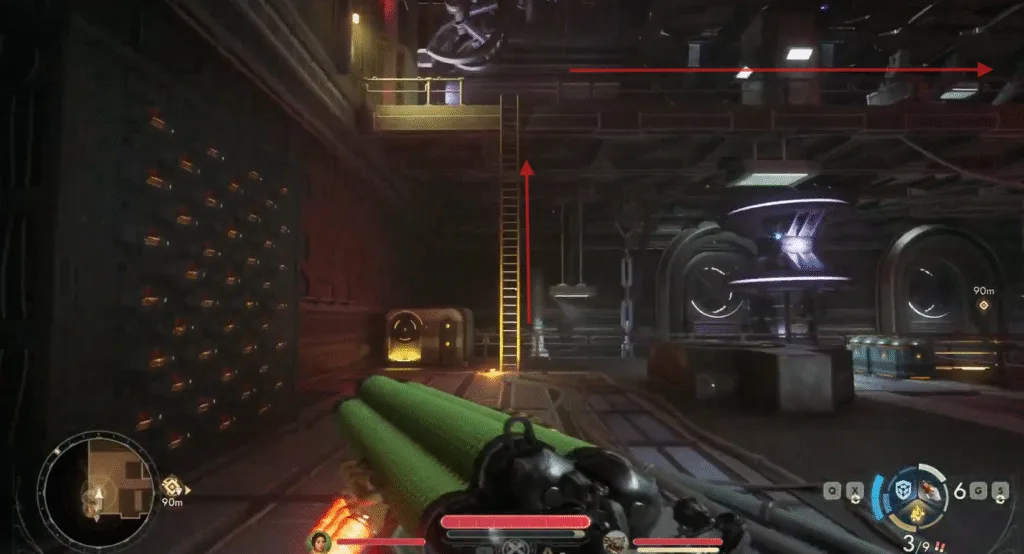Click the 90m objective waypoint diamond on the right
The width and height of the screenshot is (1024, 554).
coord(983,306)
